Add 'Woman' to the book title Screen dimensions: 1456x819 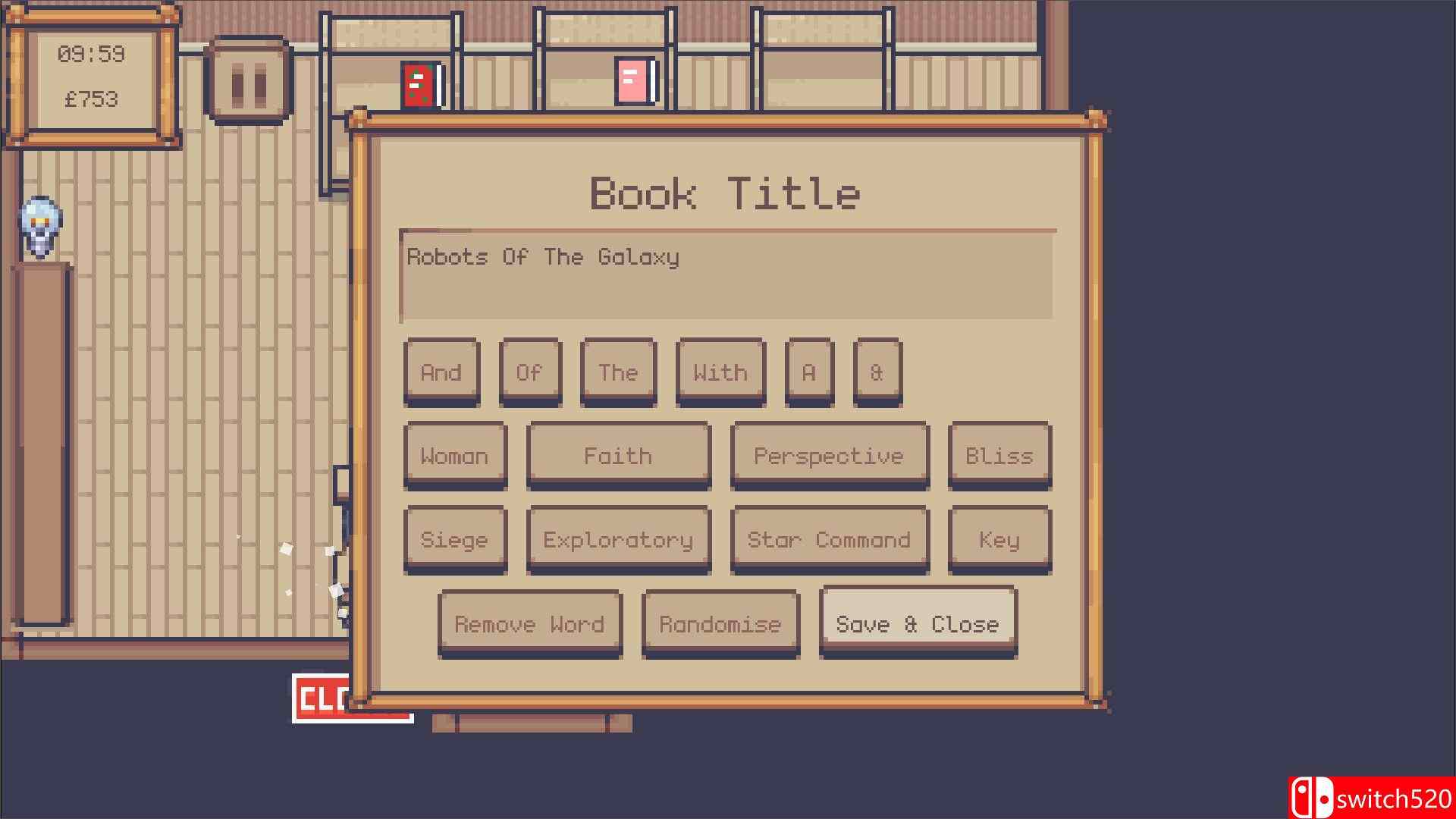point(455,456)
